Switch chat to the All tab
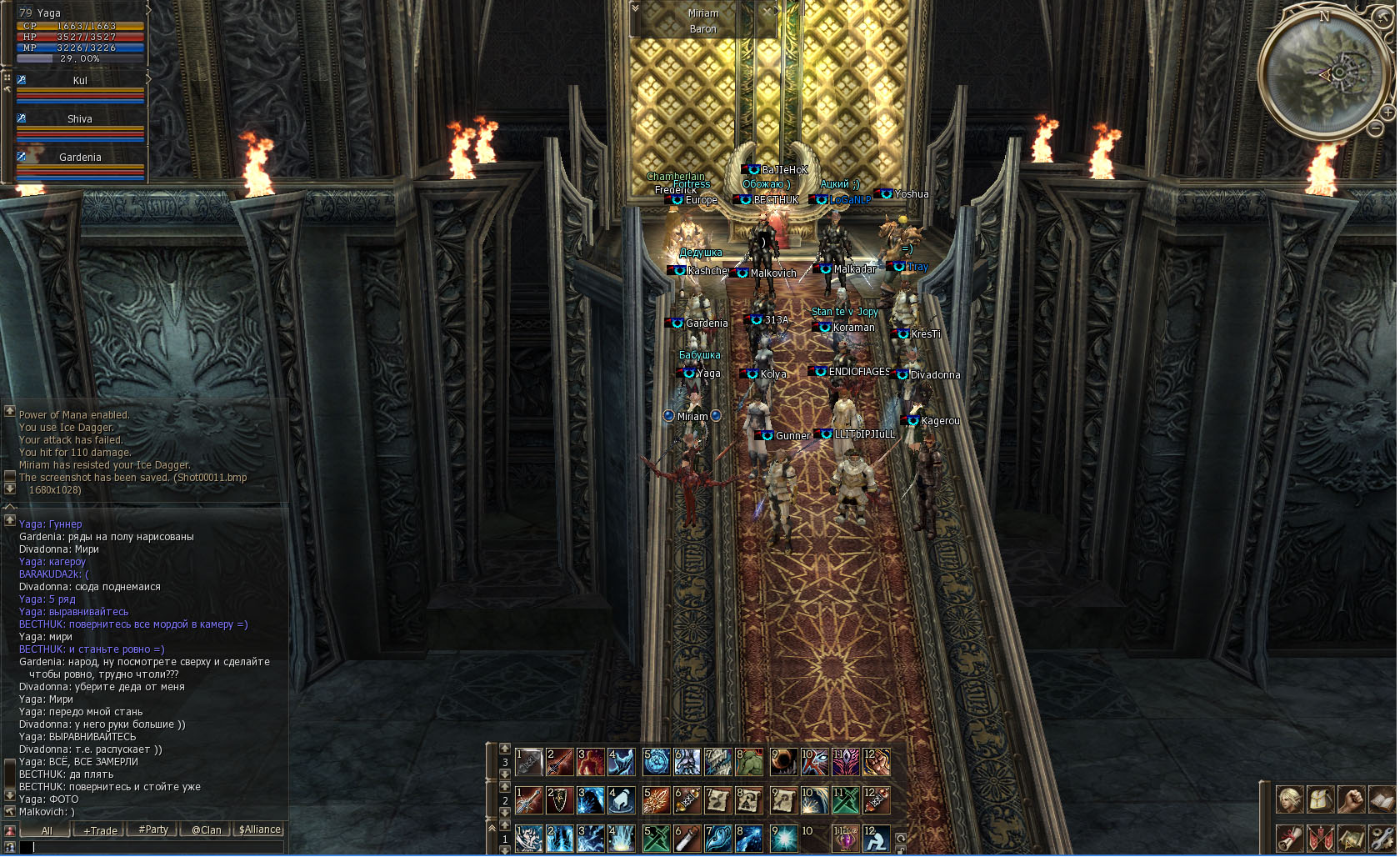 [x=47, y=830]
